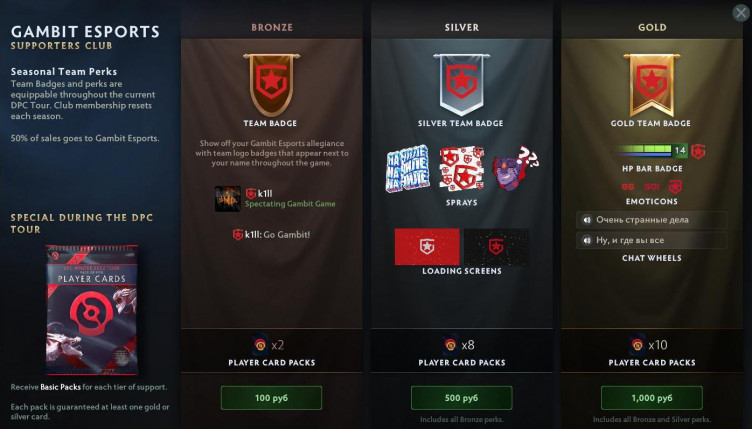The width and height of the screenshot is (752, 429).
Task: Preview the dark Gambit loading screen
Action: click(x=497, y=246)
